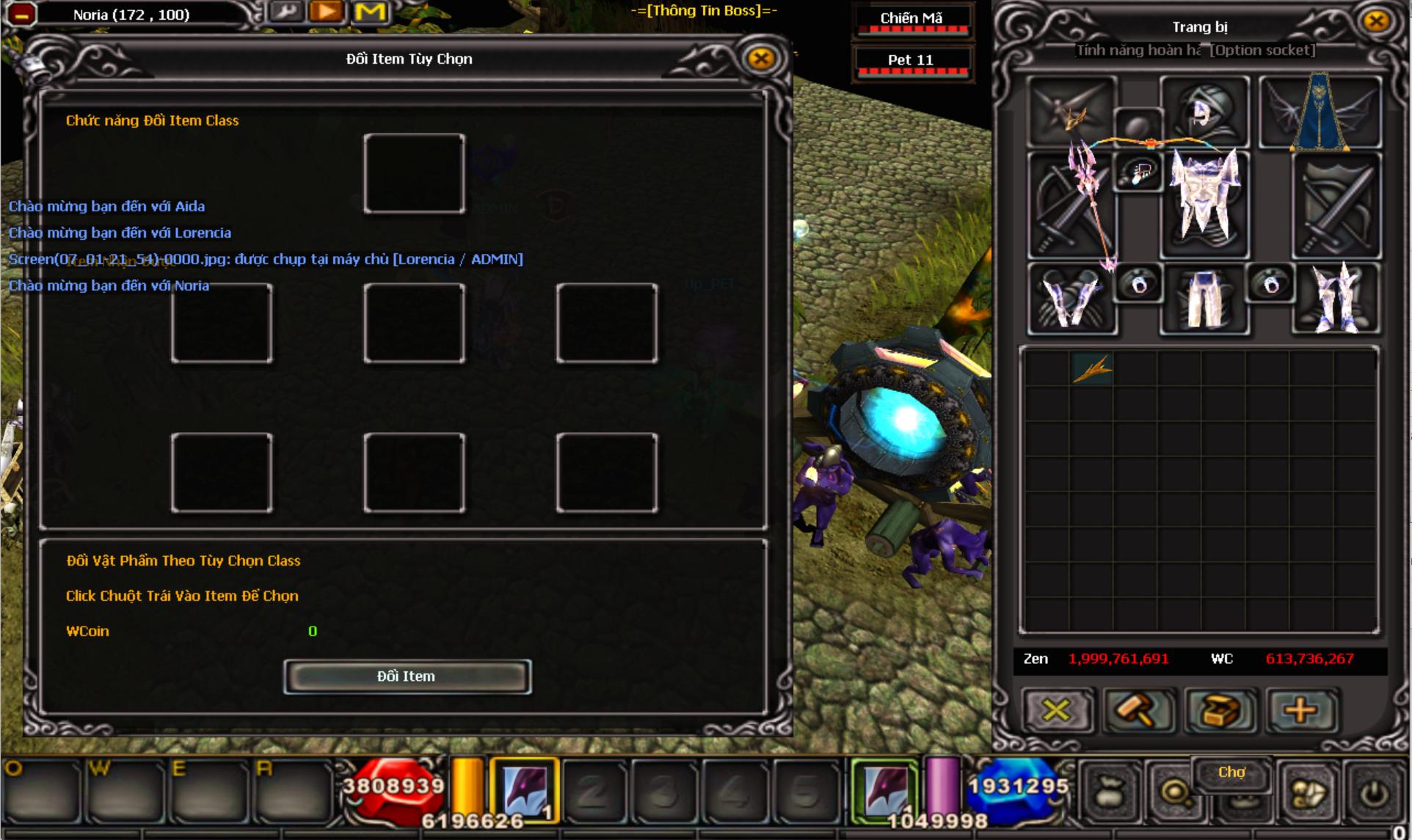Select the equipped white pants
The height and width of the screenshot is (840, 1412).
coord(1204,298)
